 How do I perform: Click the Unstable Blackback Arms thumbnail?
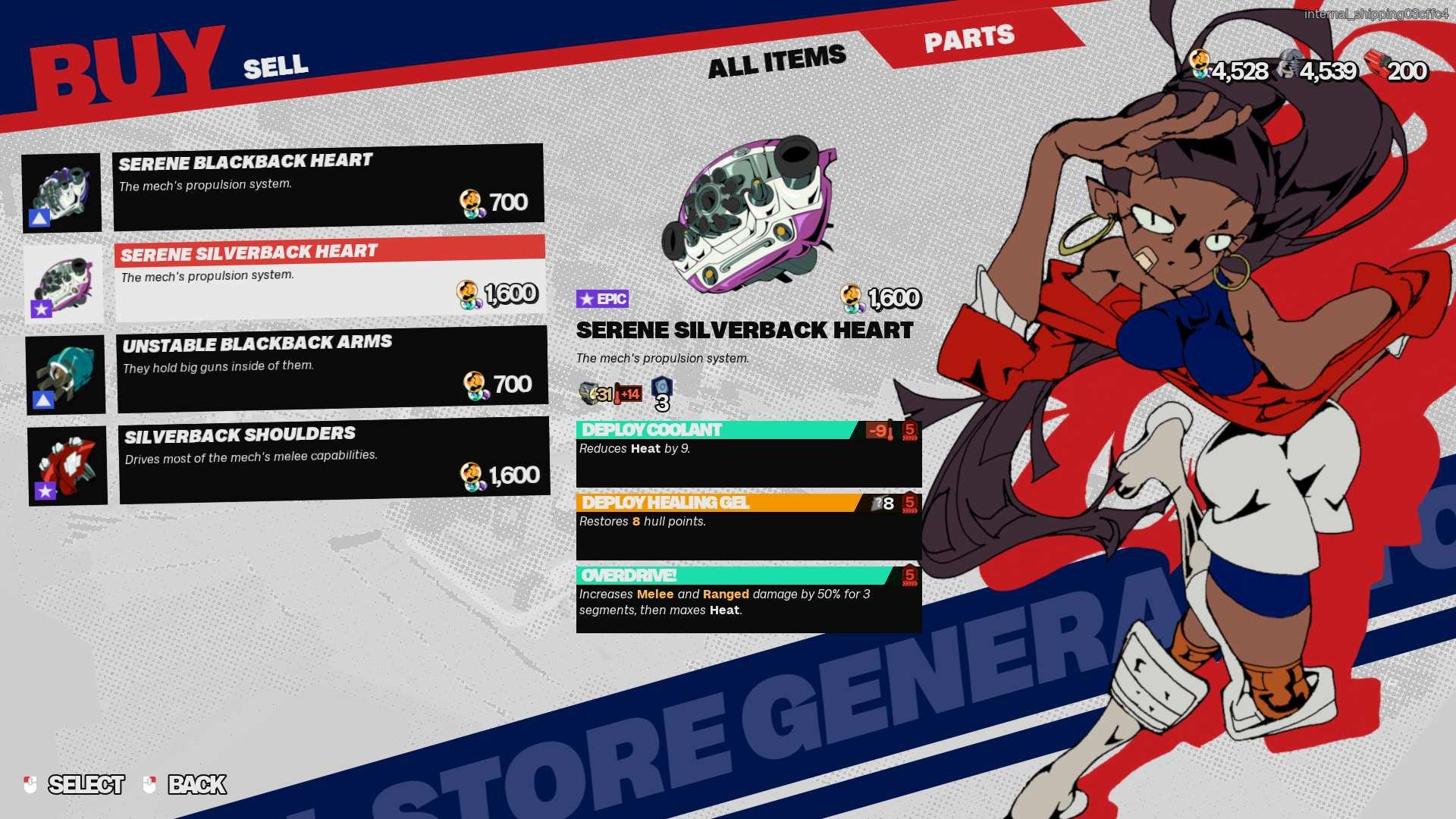(65, 375)
